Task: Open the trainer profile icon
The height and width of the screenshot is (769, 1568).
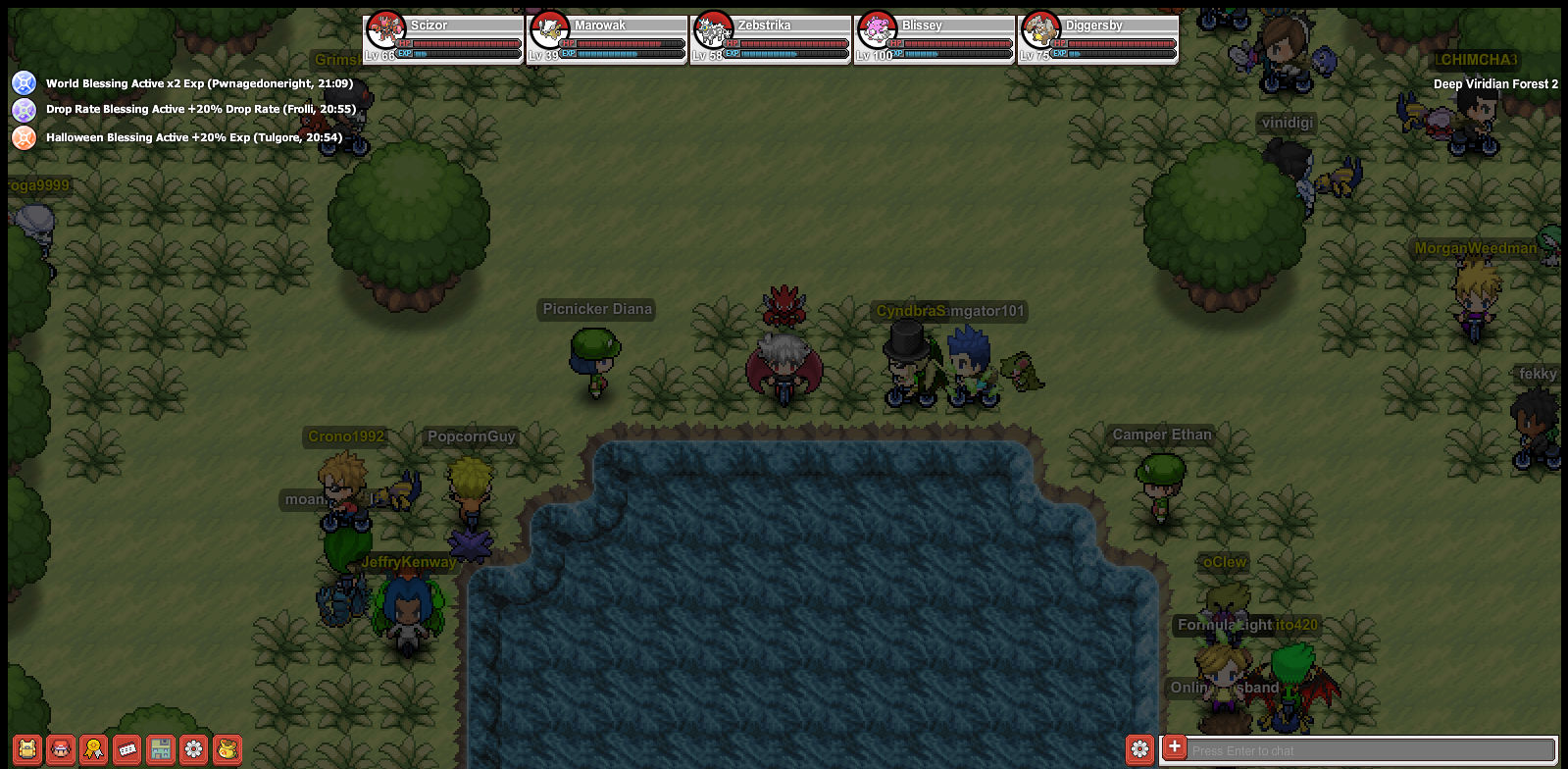Action: click(61, 750)
